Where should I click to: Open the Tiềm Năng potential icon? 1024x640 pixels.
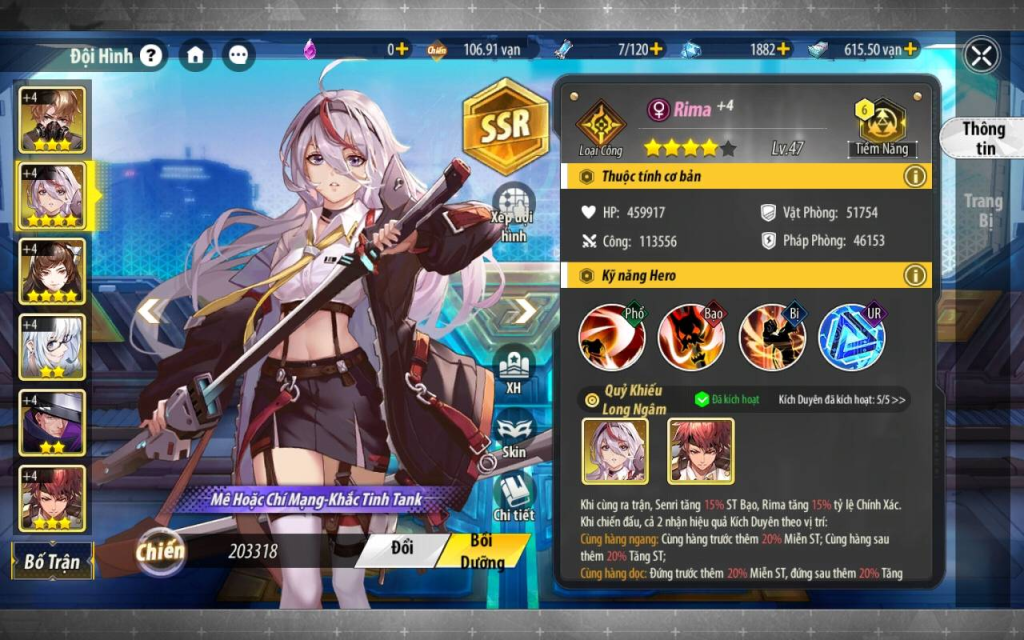click(x=879, y=126)
